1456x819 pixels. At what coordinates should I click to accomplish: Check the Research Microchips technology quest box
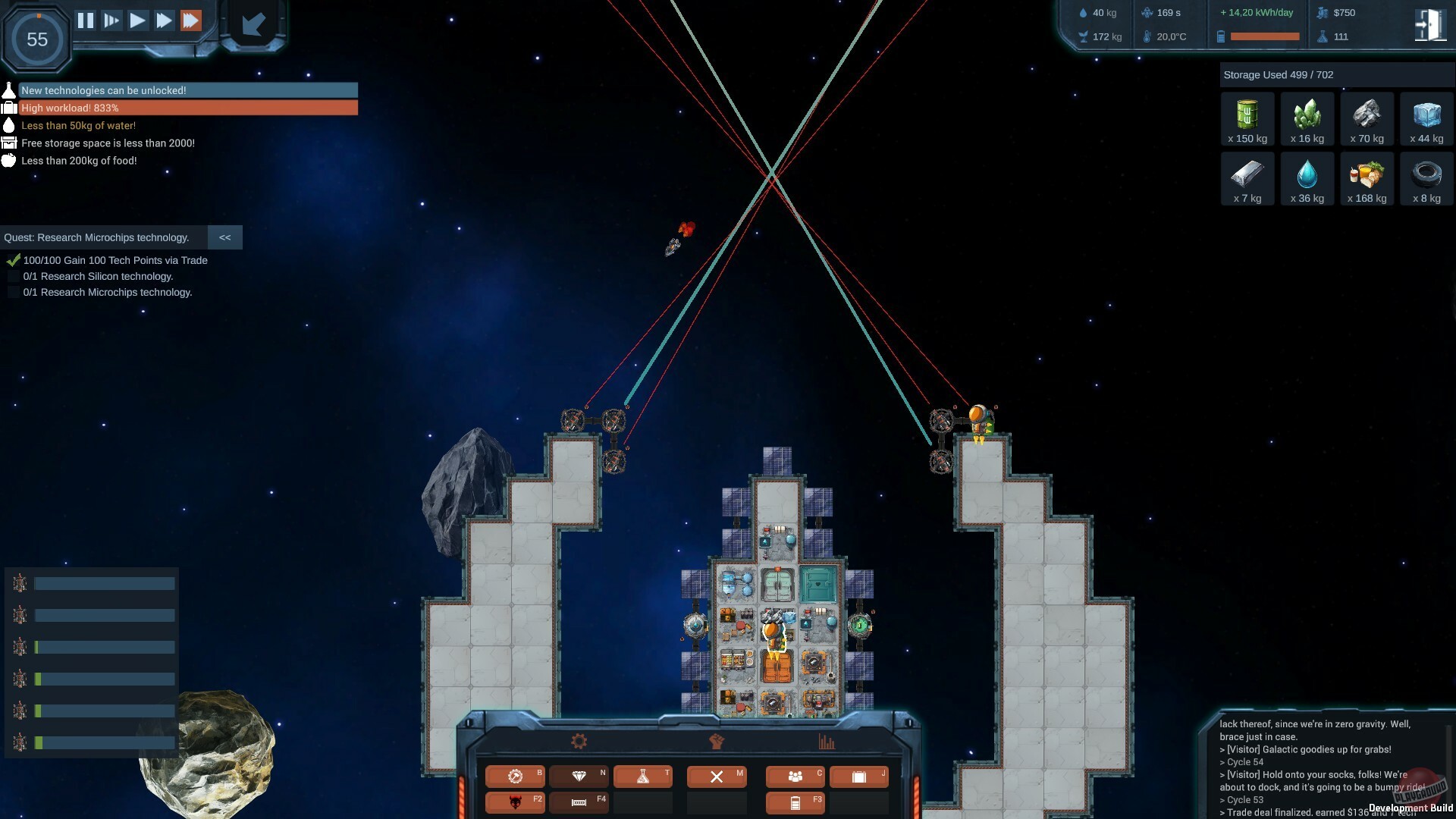tap(12, 292)
